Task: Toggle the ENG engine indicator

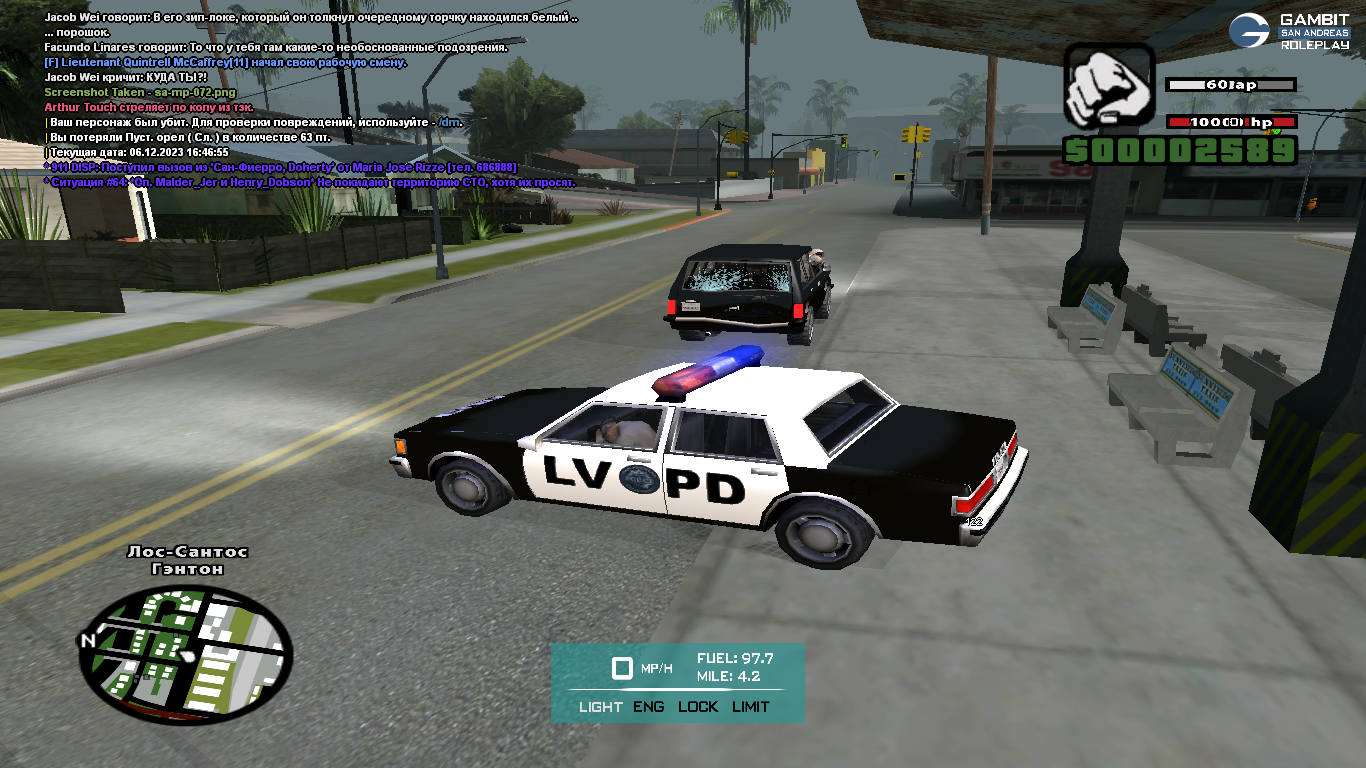Action: 648,707
